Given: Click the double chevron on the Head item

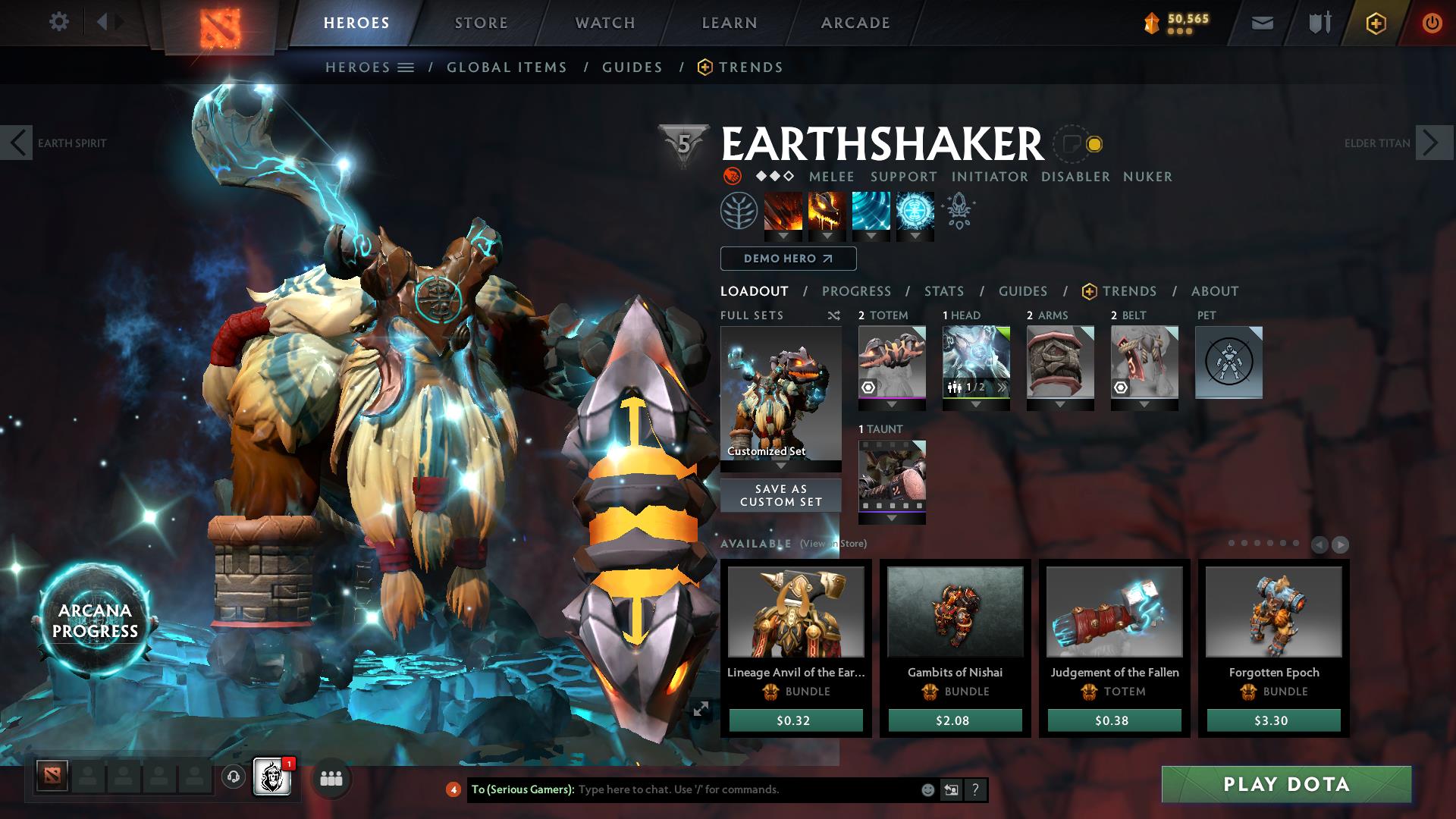Looking at the screenshot, I should coord(1003,387).
